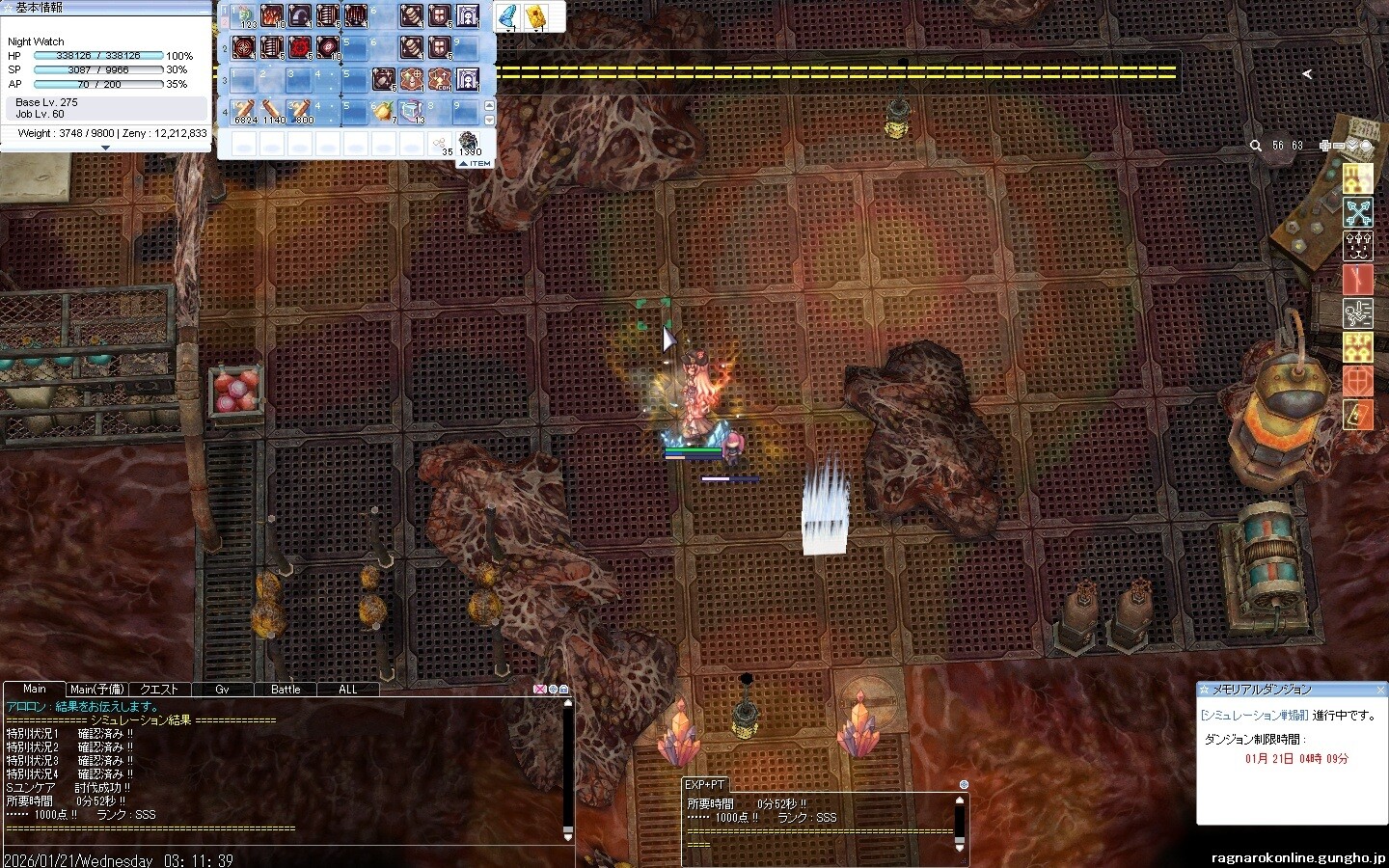Select the red target crosshair skill
Image resolution: width=1389 pixels, height=868 pixels.
[244, 46]
